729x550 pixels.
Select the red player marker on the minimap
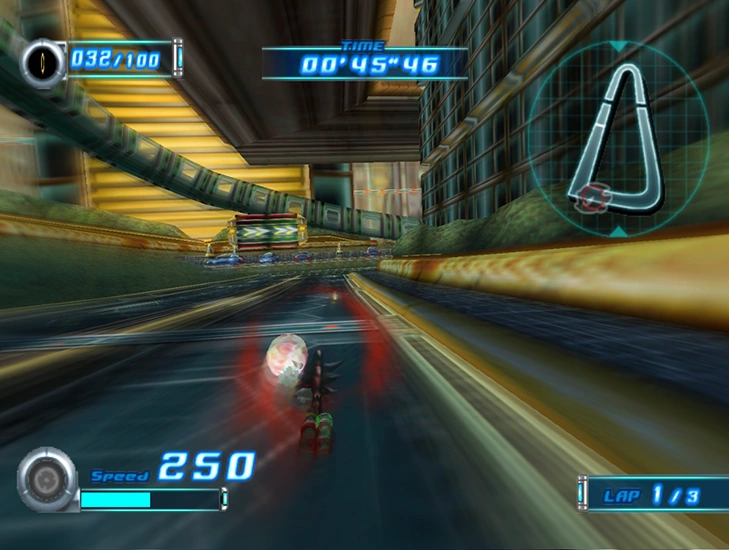[591, 197]
